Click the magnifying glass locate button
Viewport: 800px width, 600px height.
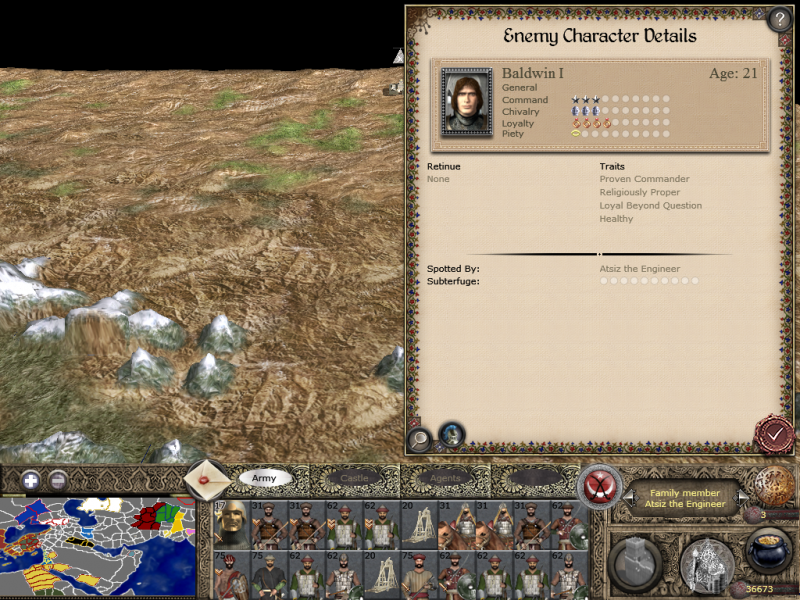pos(420,436)
